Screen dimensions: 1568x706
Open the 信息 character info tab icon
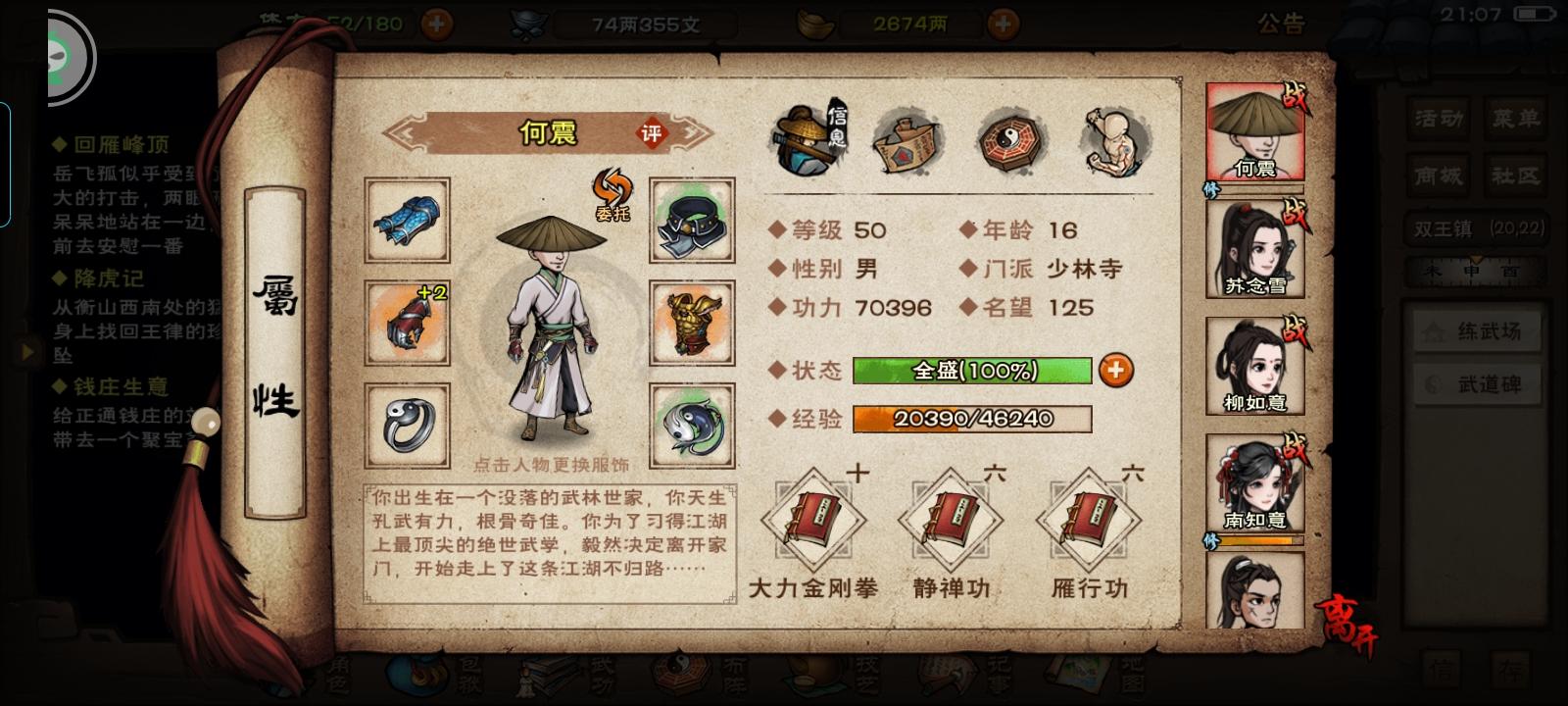click(807, 140)
